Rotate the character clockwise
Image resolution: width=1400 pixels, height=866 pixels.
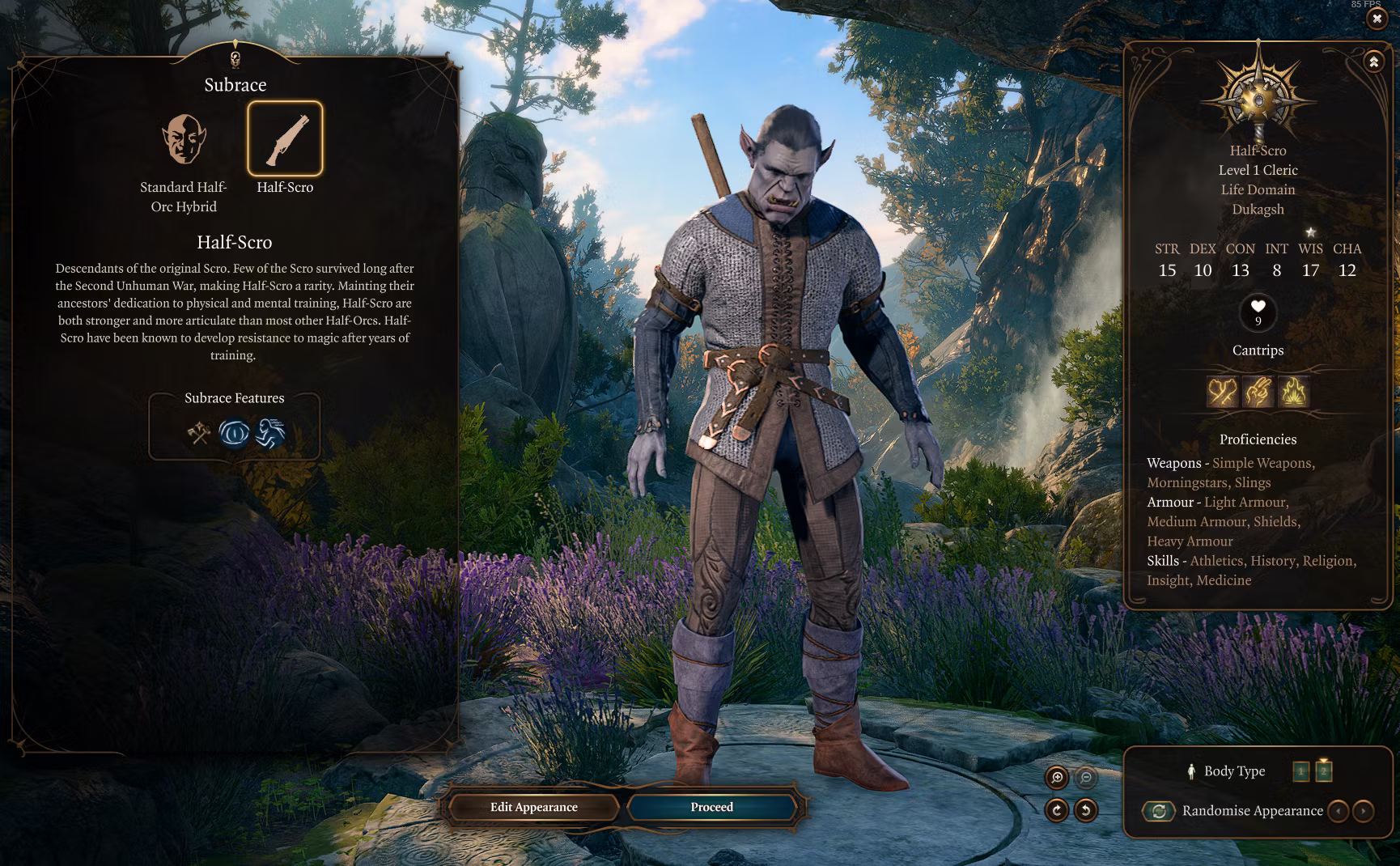[x=1057, y=809]
